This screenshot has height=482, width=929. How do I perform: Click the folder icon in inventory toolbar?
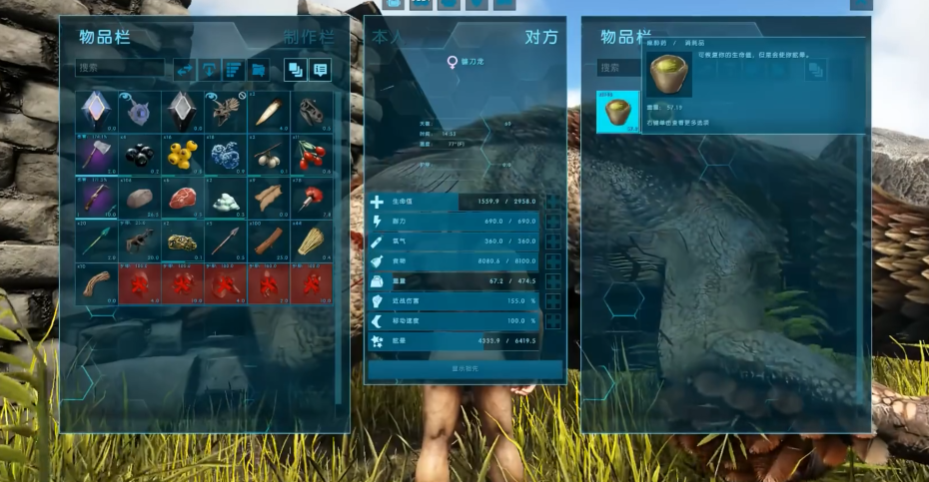coord(259,69)
